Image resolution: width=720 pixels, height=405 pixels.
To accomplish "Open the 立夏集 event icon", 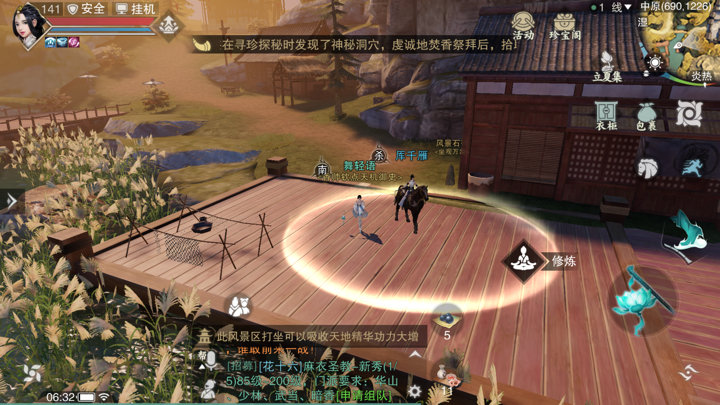I will tap(607, 66).
